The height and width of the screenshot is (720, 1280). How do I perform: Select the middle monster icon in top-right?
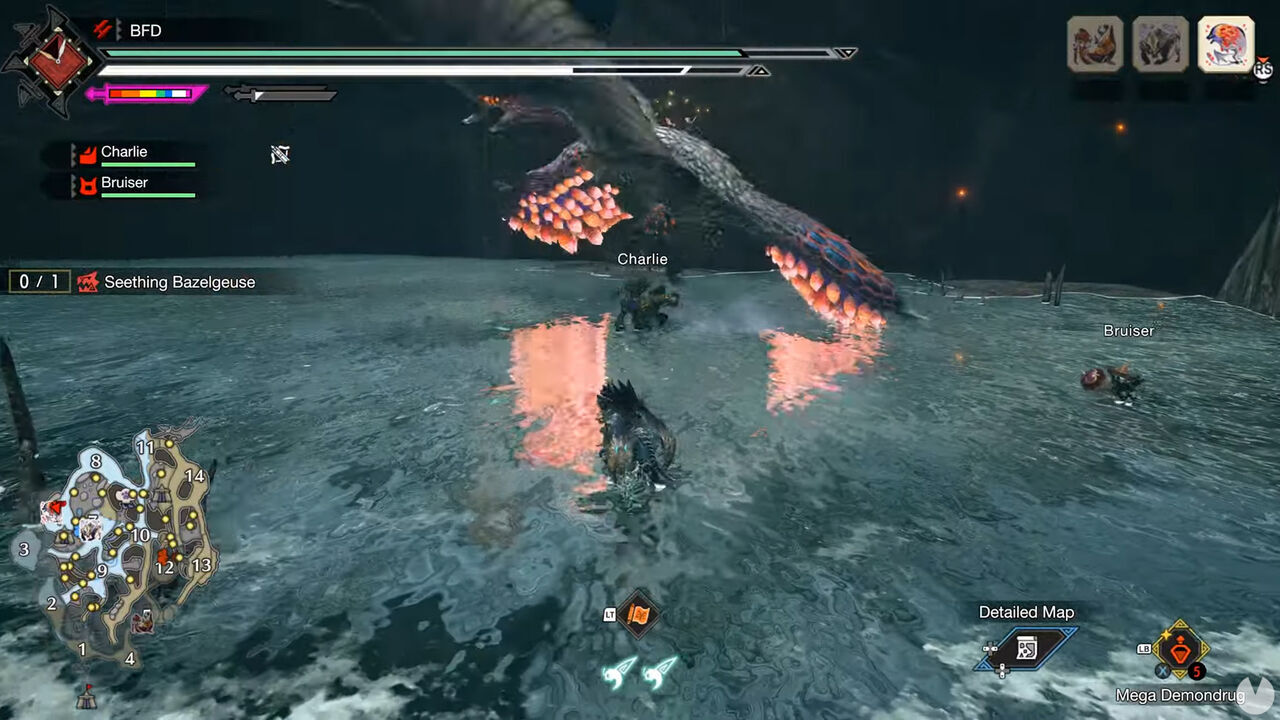pos(1158,45)
